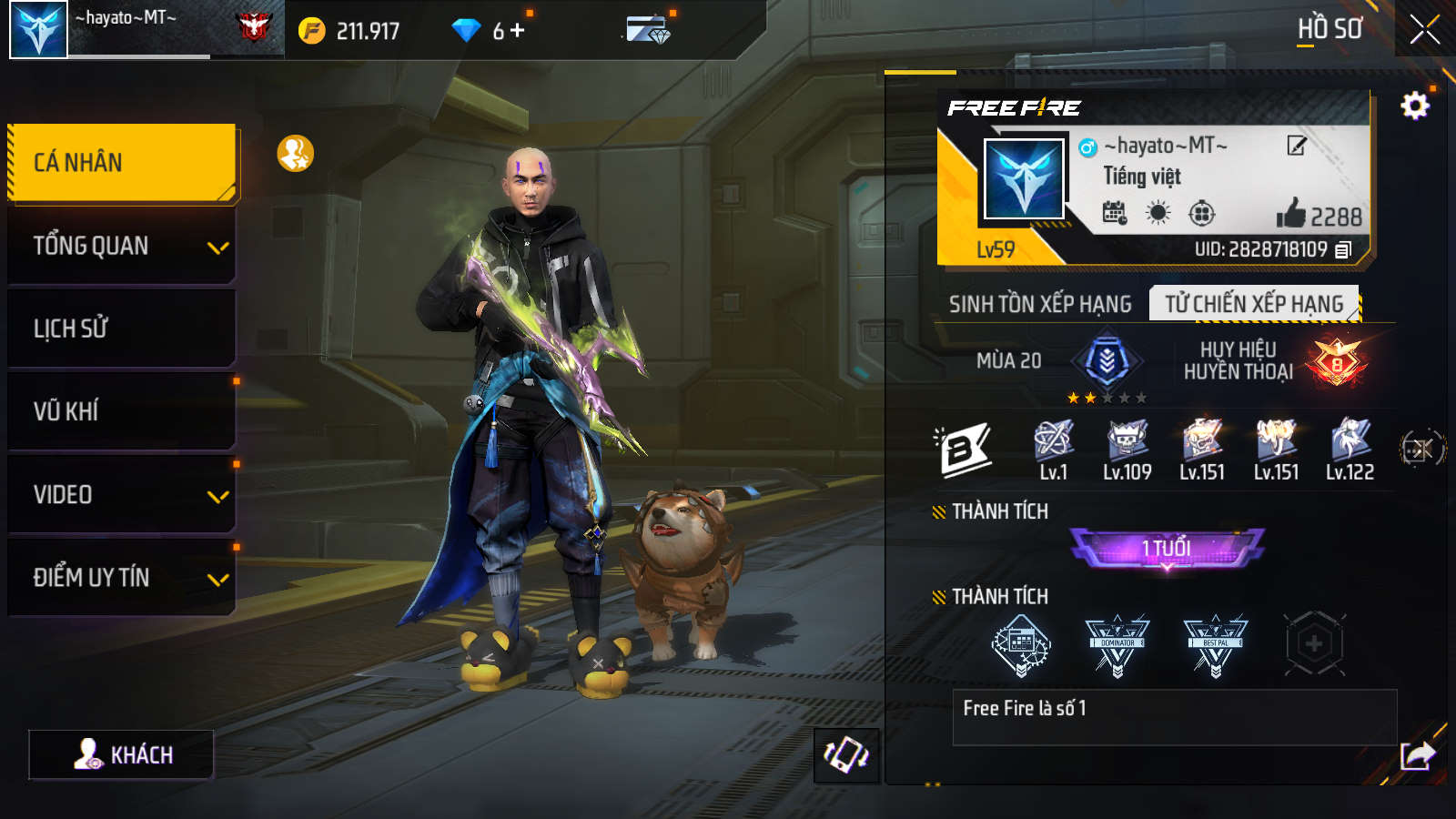
Task: Select the DOMINATOR achievement badge
Action: click(1117, 645)
